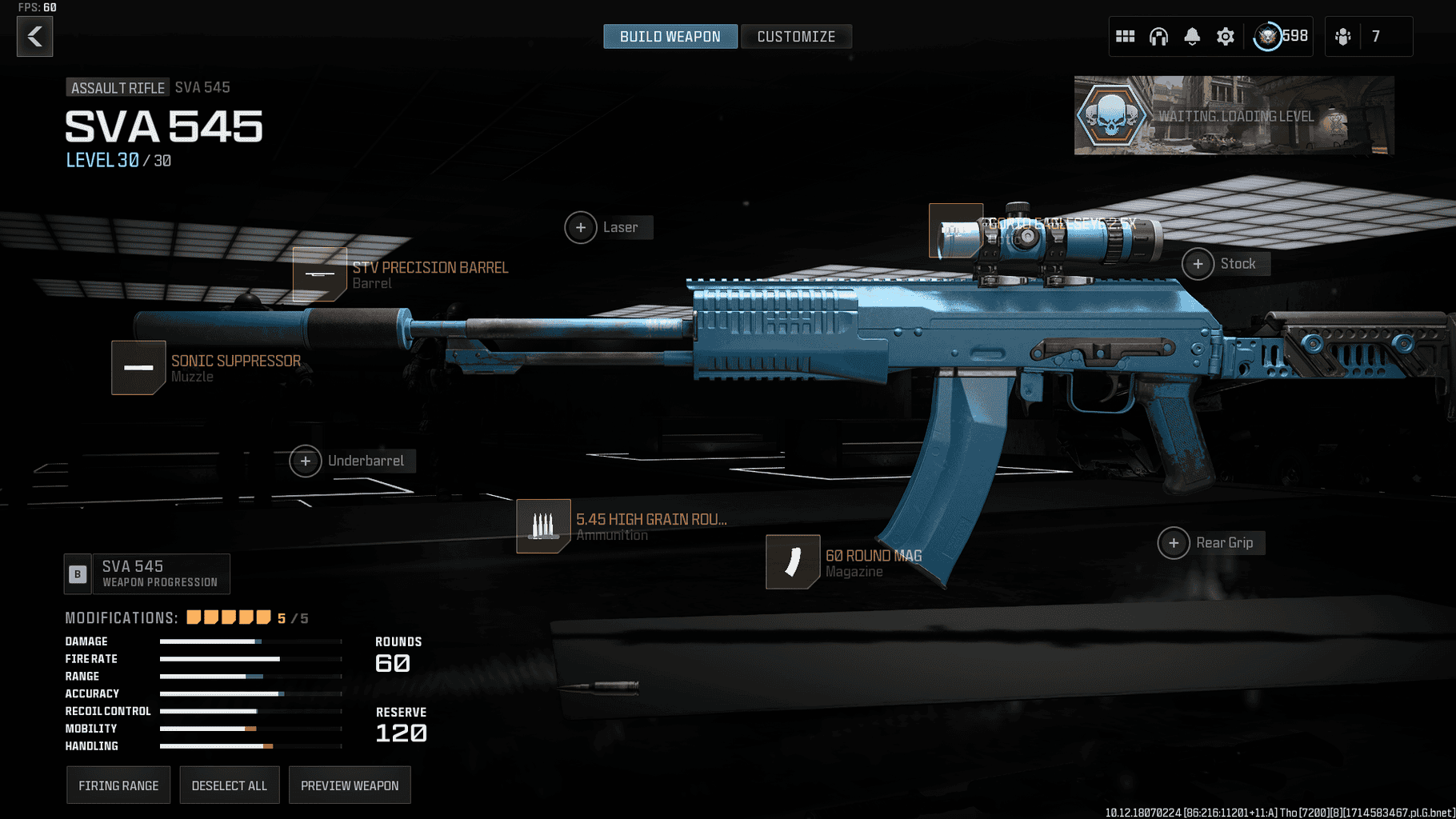1456x819 pixels.
Task: Switch to the Customize tab
Action: point(796,36)
